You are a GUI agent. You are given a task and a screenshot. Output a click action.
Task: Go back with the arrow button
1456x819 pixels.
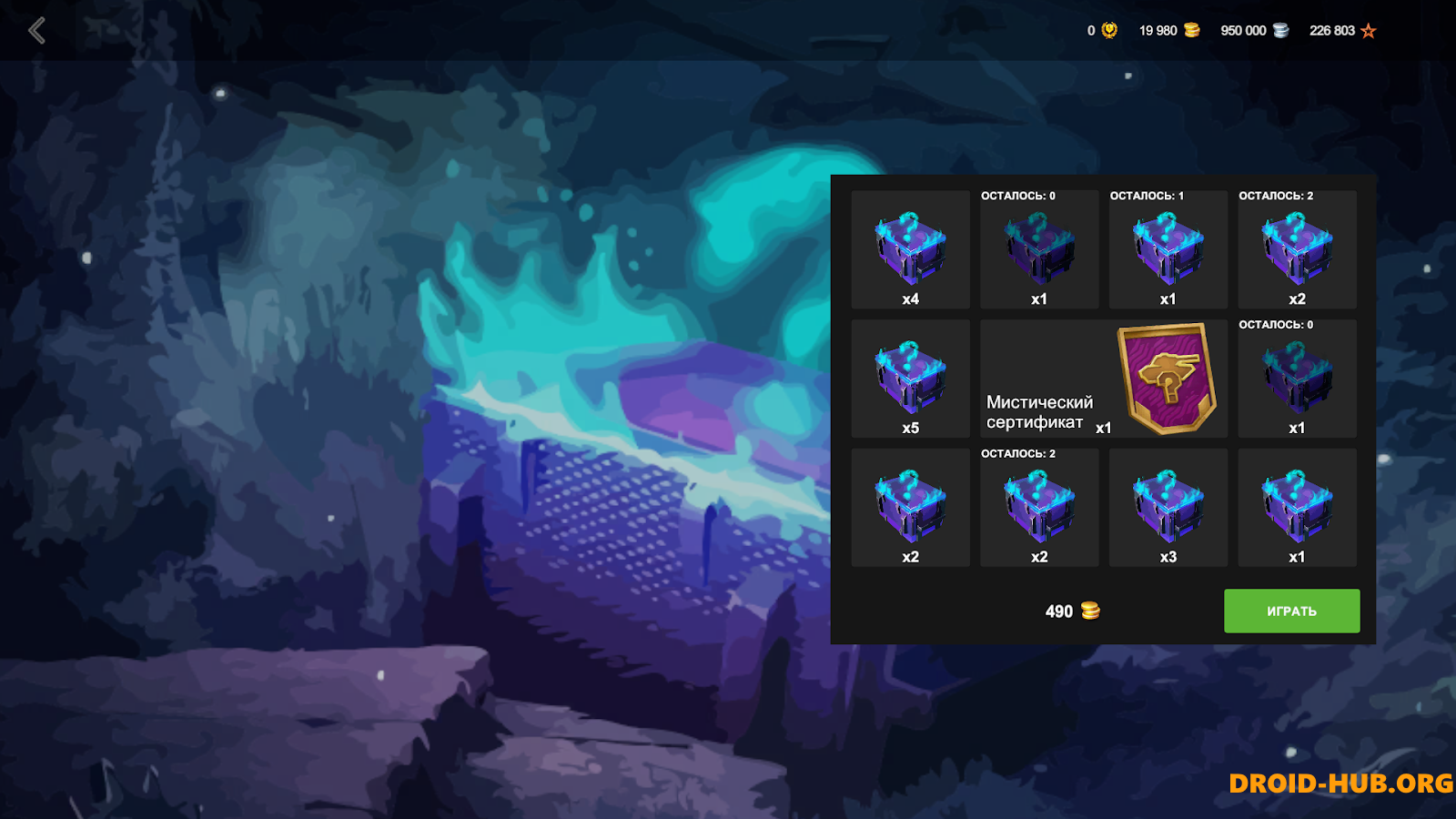[36, 31]
